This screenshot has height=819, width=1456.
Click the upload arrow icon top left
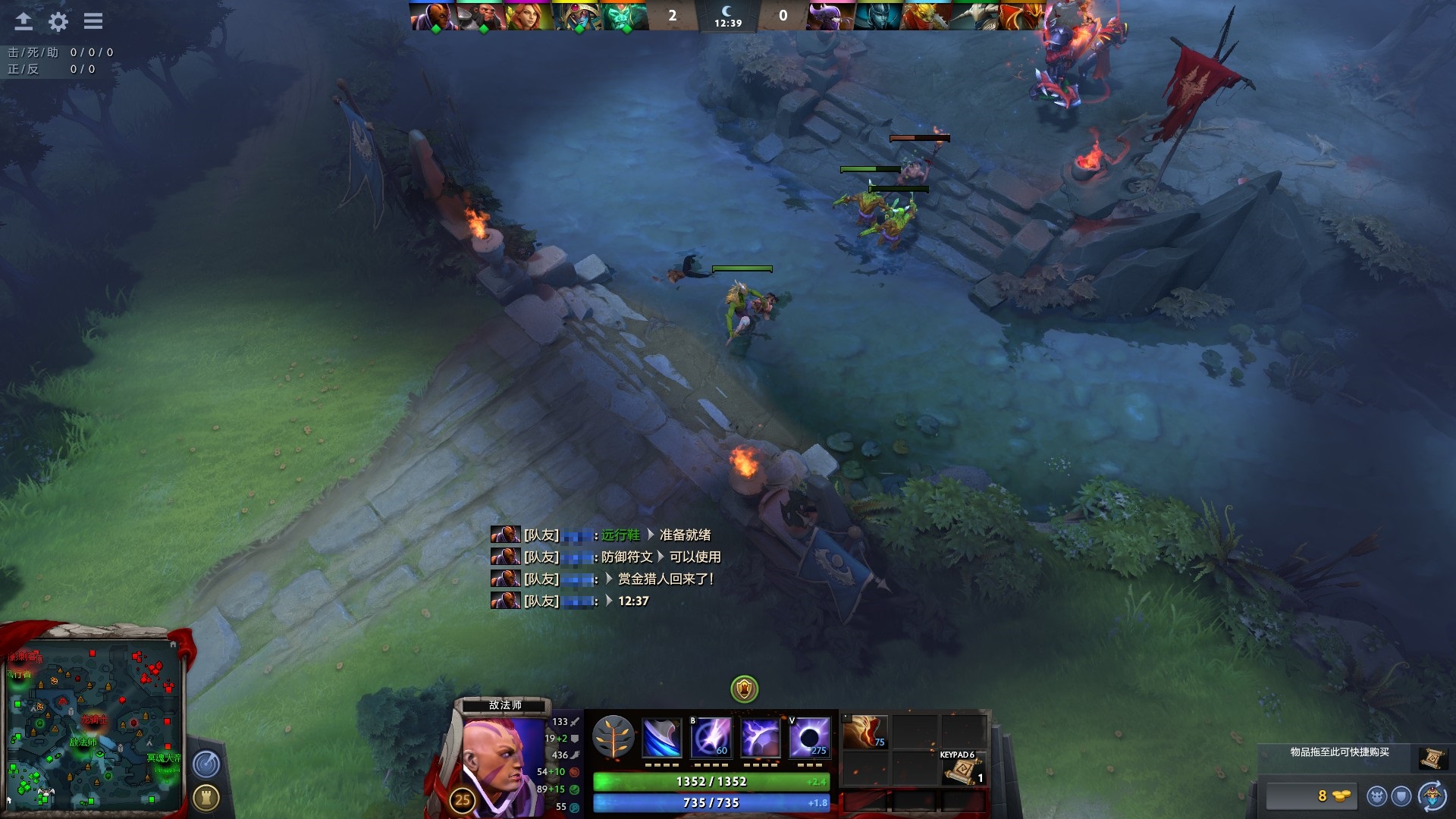coord(23,23)
